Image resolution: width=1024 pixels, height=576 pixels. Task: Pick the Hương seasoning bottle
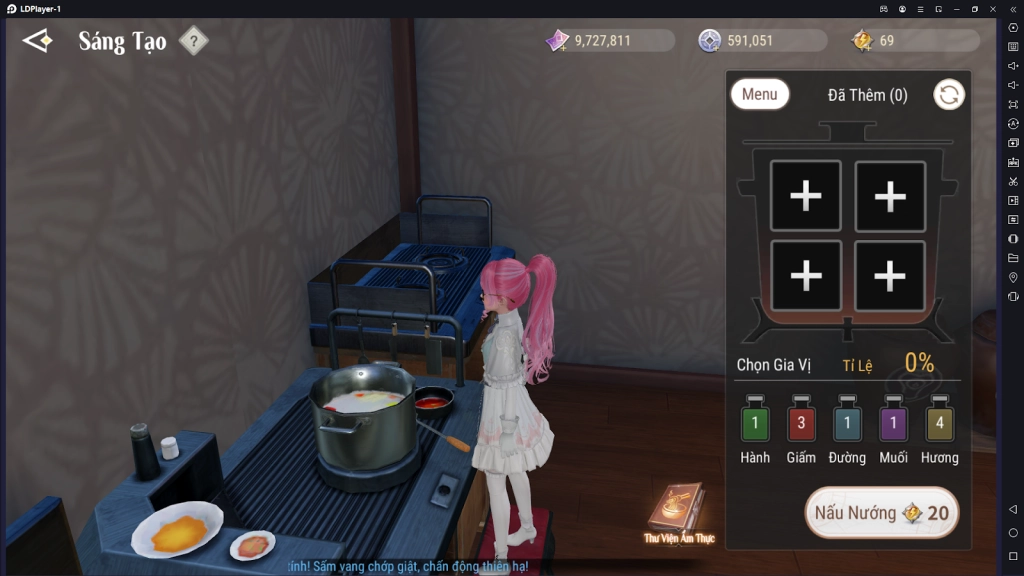(939, 423)
